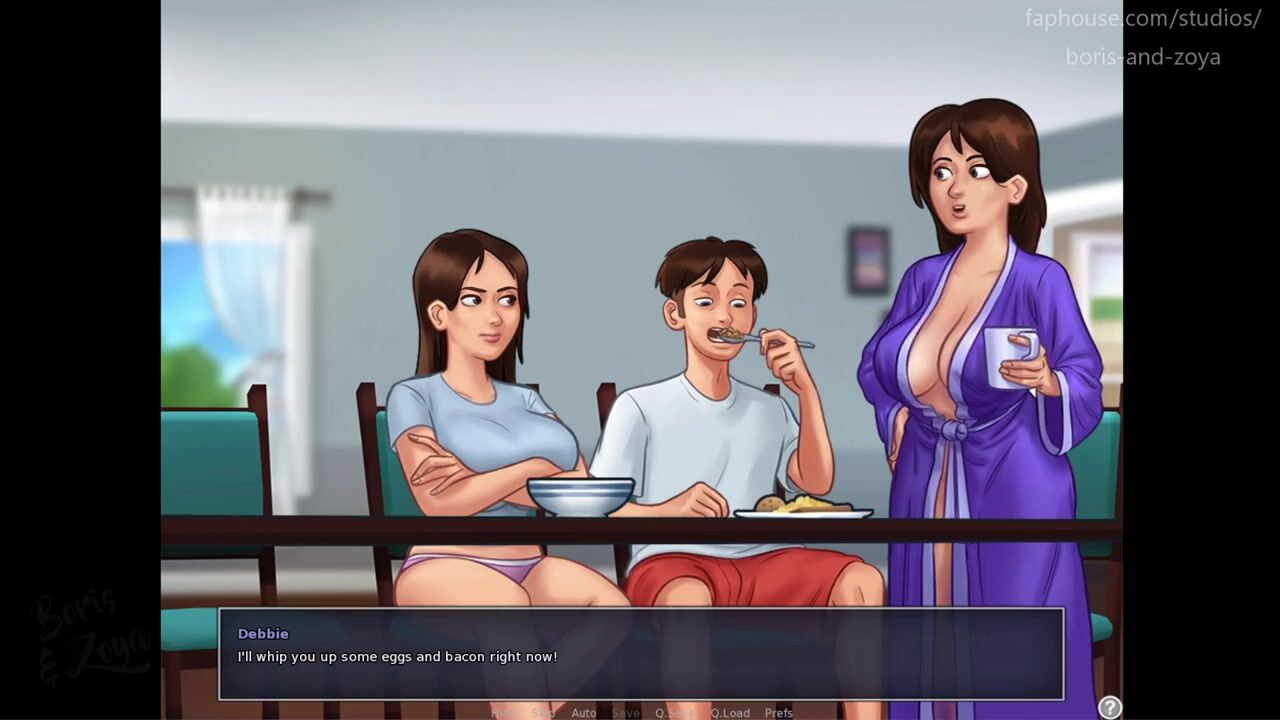Advance the dialogue by clicking Debbie's text box
The height and width of the screenshot is (720, 1280).
pyautogui.click(x=640, y=654)
